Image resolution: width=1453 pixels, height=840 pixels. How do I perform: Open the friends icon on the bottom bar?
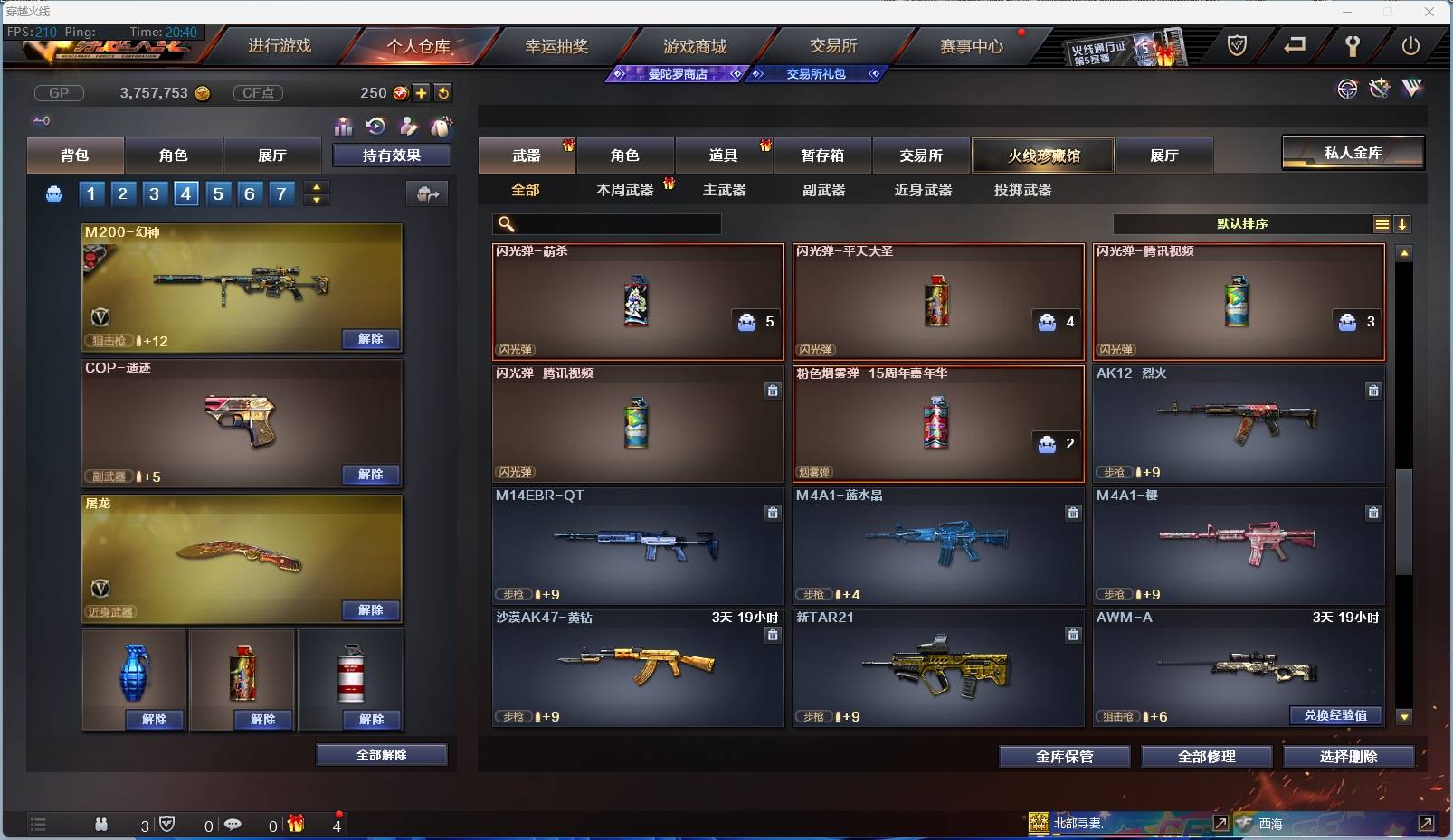[x=101, y=825]
